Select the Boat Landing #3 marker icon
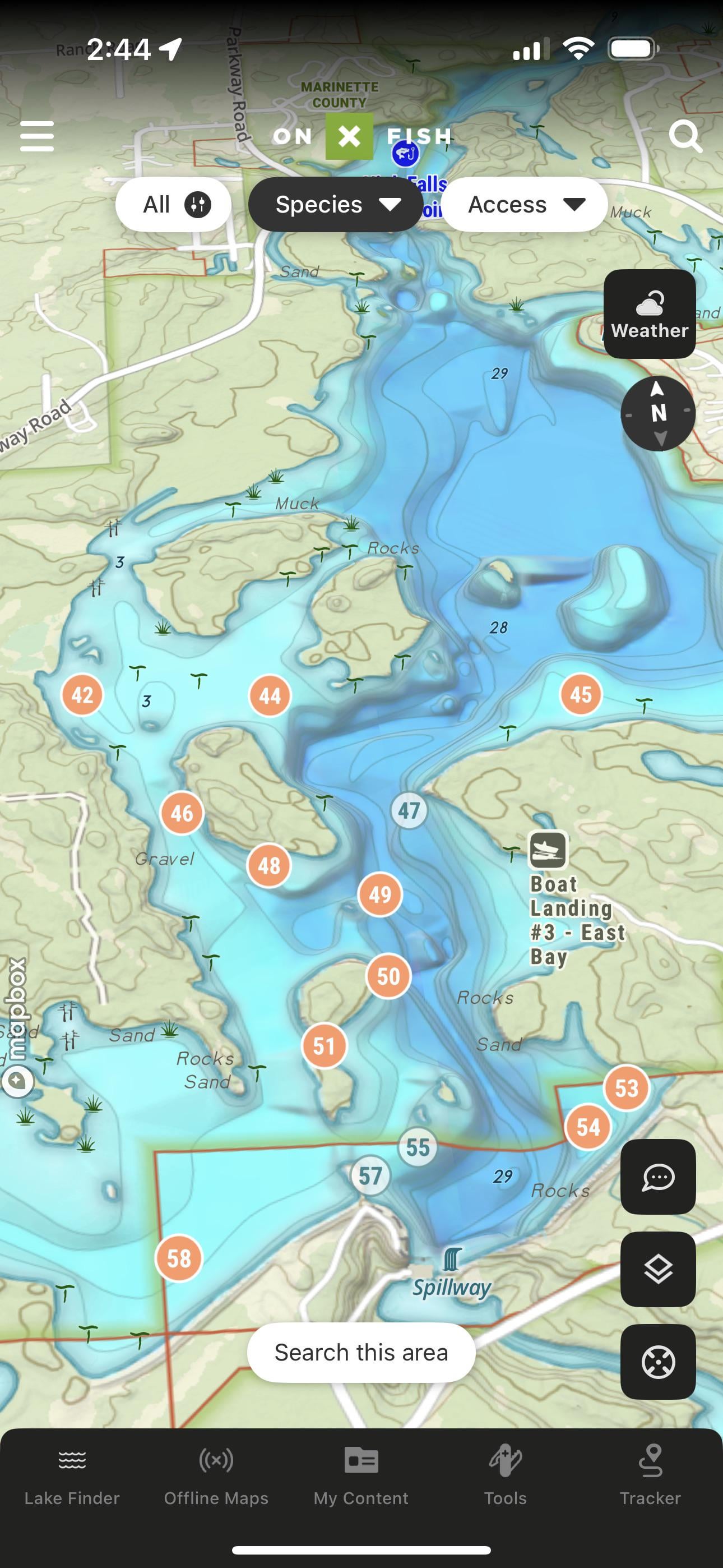 548,849
